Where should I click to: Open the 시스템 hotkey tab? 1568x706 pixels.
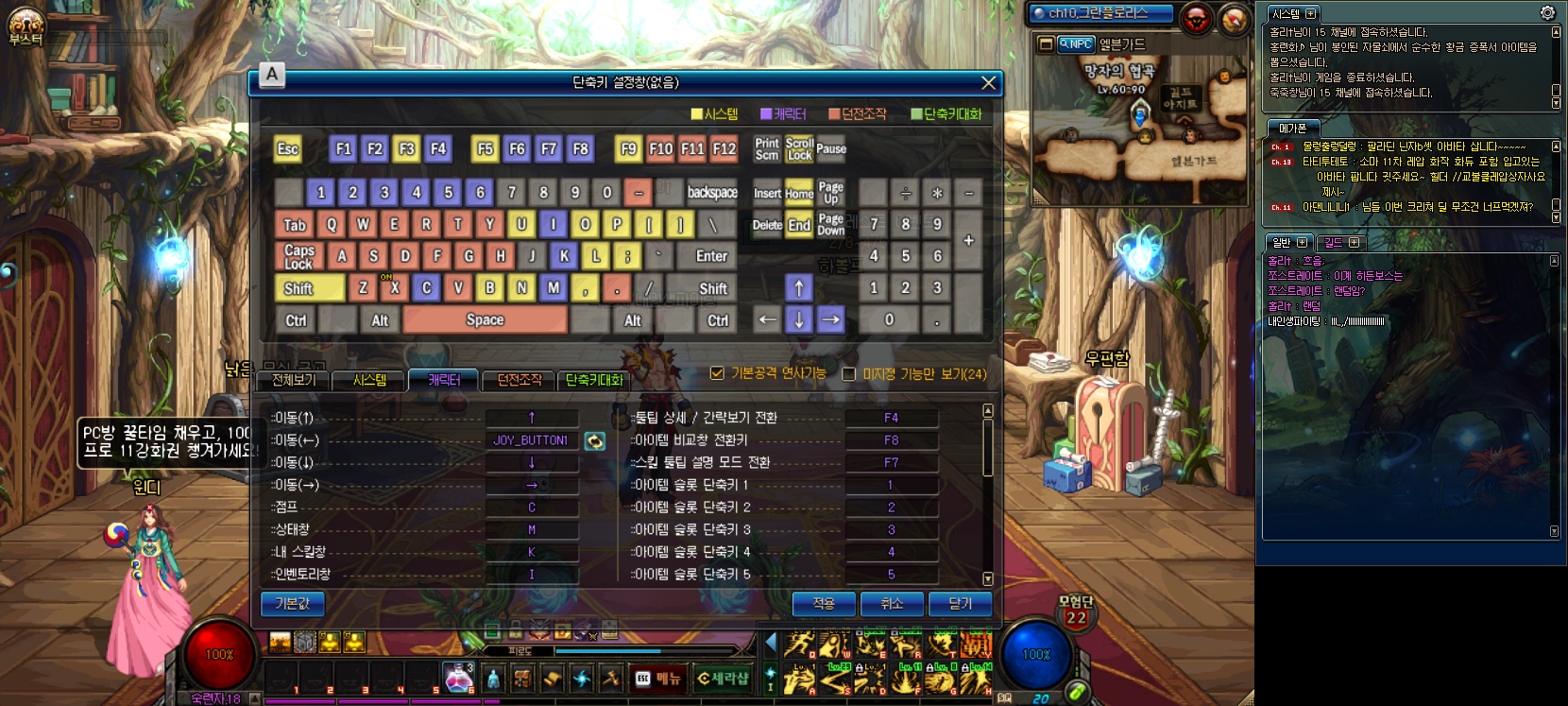coord(369,380)
